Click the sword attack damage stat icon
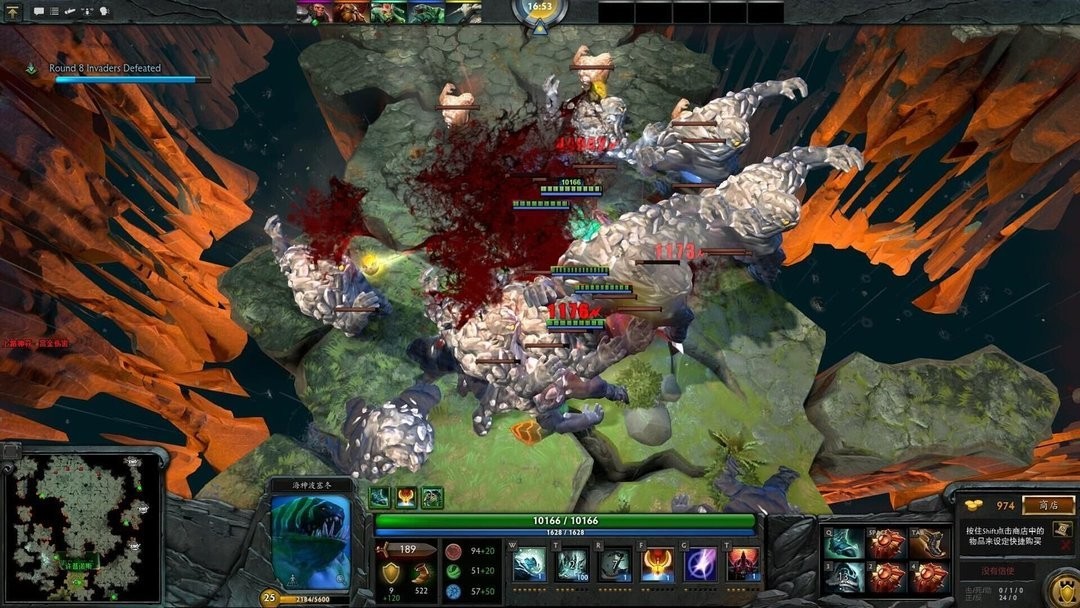 click(388, 549)
